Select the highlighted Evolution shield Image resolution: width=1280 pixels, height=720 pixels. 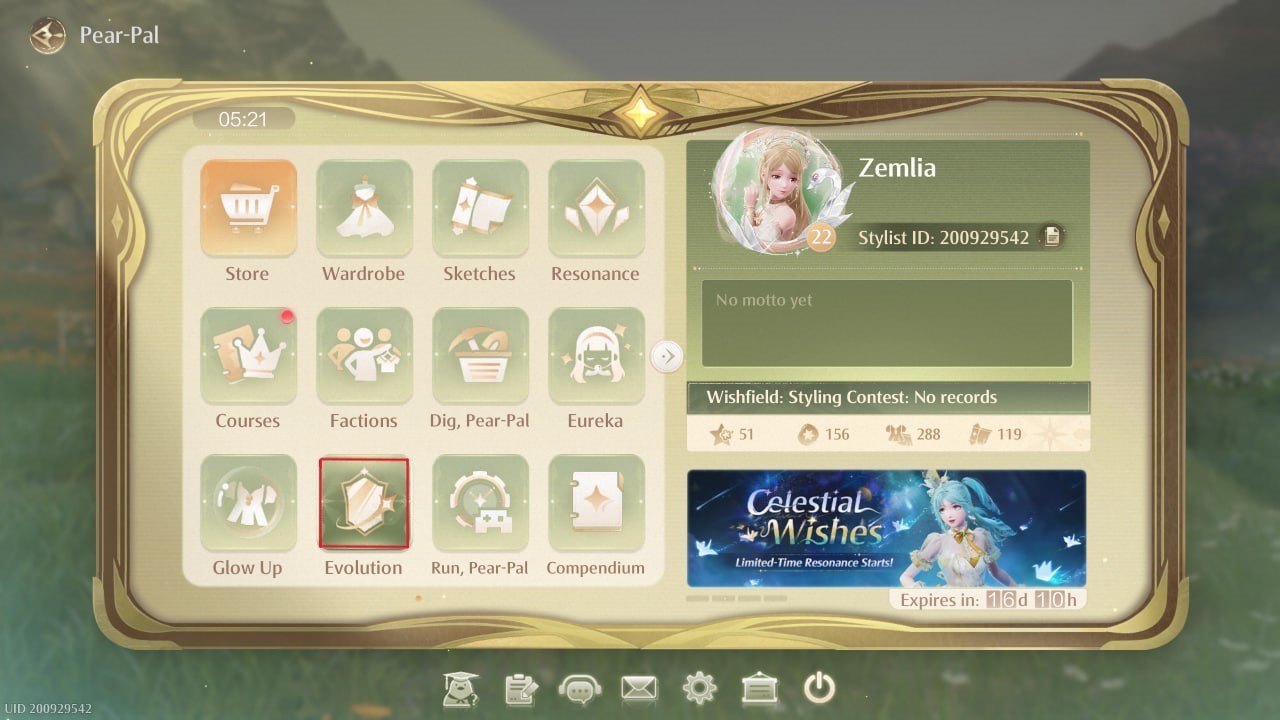[363, 501]
